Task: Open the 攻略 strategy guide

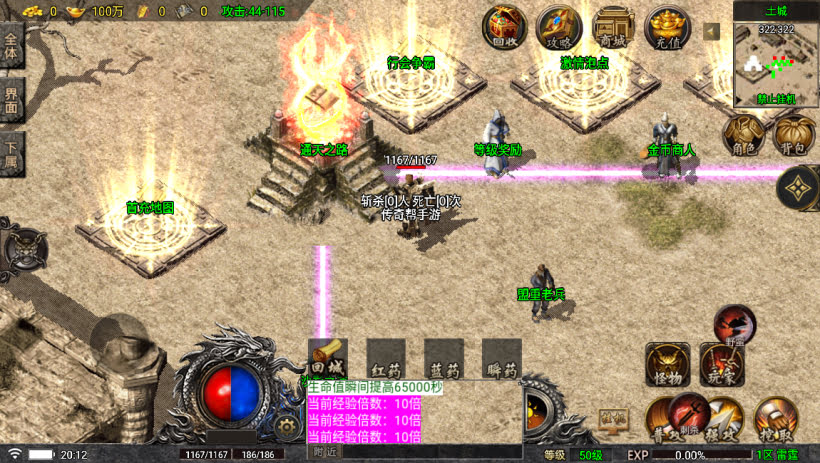Action: pos(559,26)
